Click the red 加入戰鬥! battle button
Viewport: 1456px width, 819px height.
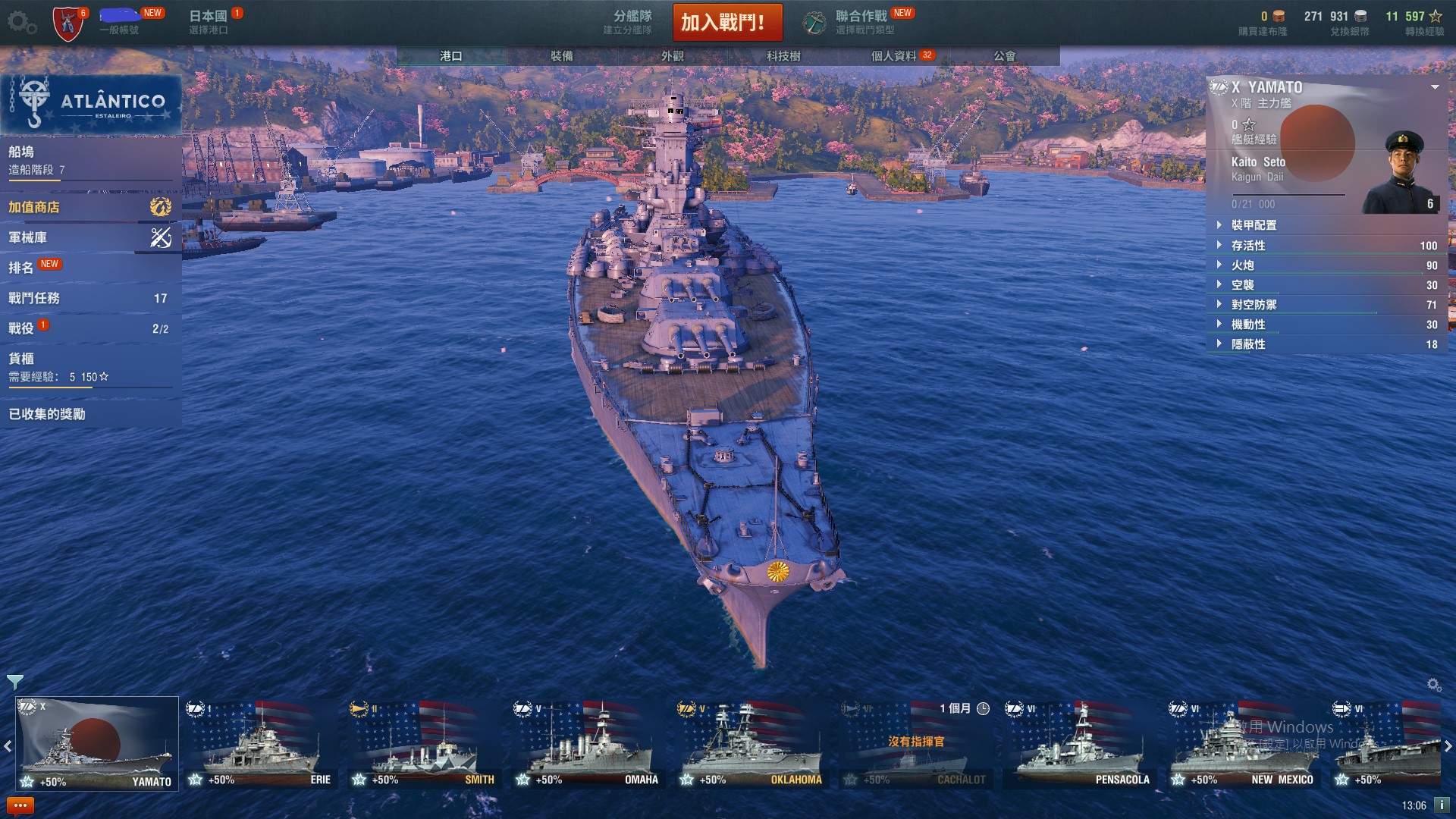[726, 23]
